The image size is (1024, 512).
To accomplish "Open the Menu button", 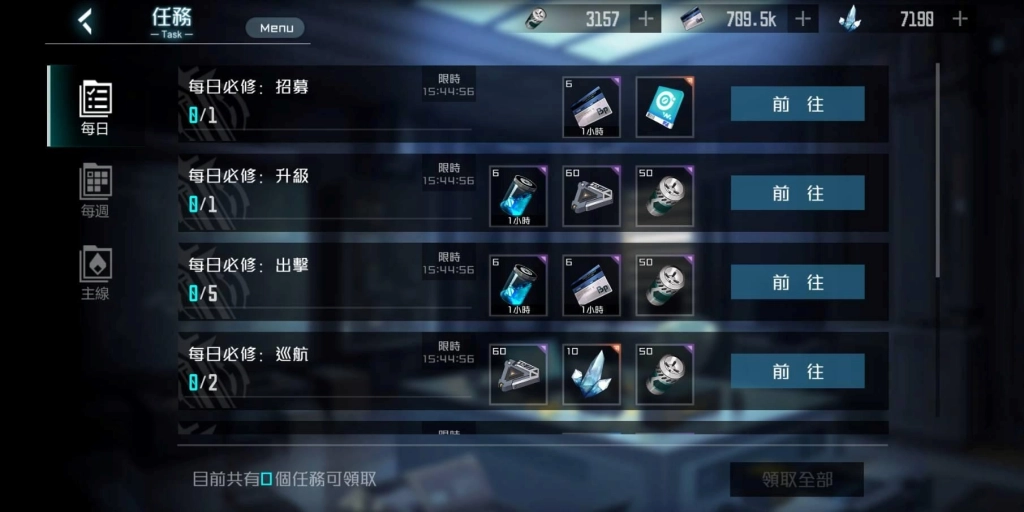I will (276, 28).
